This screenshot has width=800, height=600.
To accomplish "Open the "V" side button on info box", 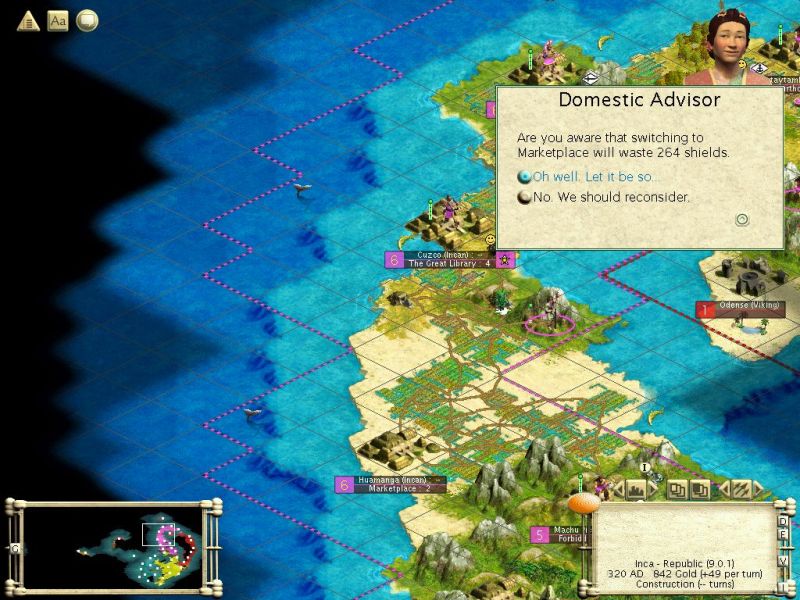I will click(x=783, y=561).
